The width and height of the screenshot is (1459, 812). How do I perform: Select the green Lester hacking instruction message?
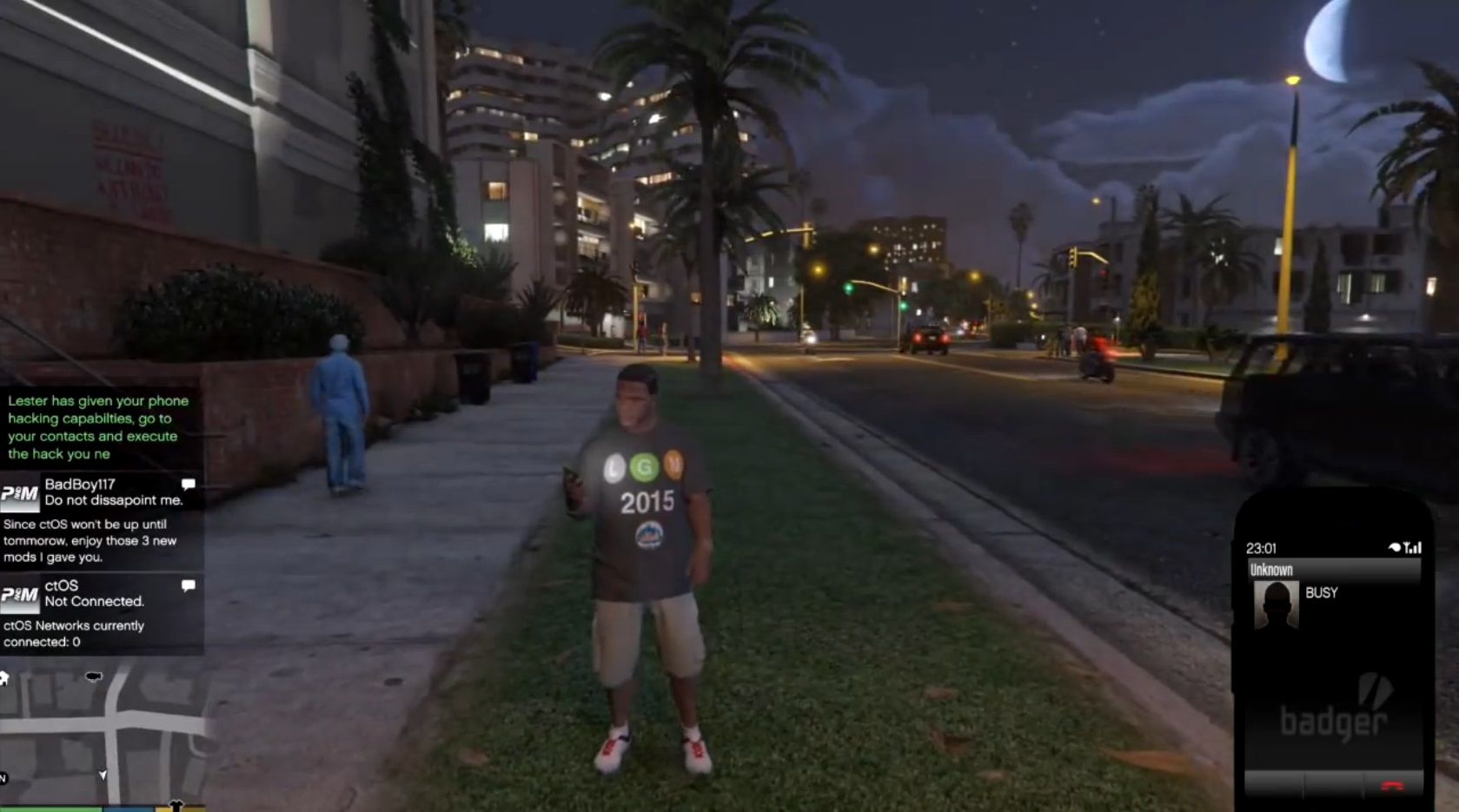pos(94,427)
